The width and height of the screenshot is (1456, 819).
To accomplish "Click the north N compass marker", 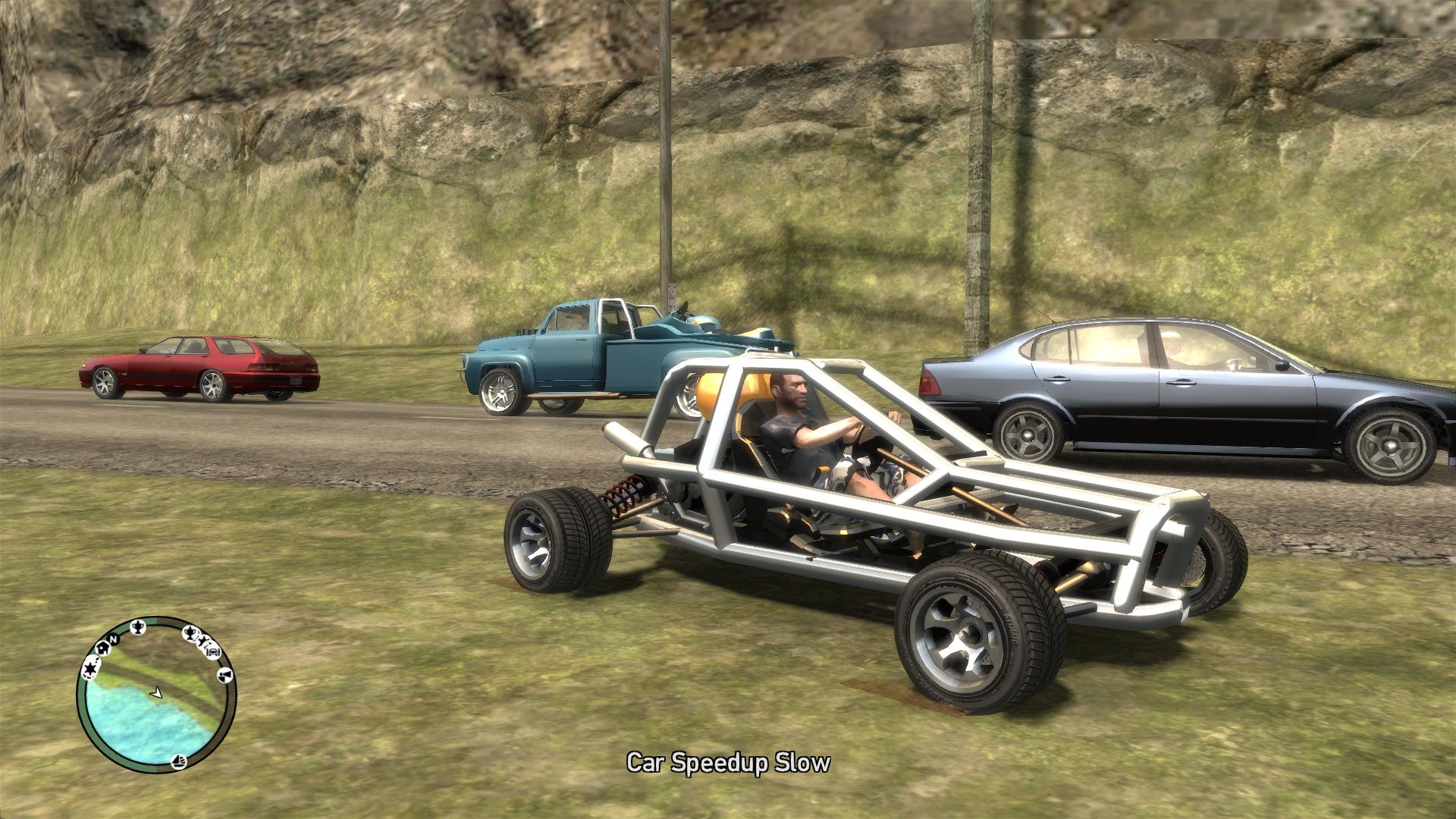I will tap(114, 638).
